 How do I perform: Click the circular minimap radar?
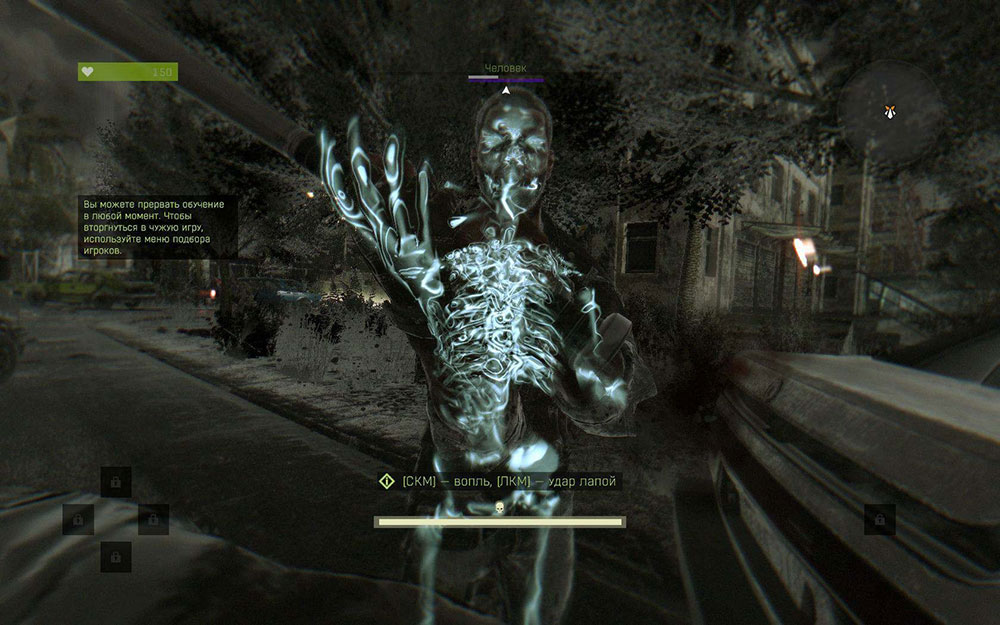pyautogui.click(x=889, y=112)
